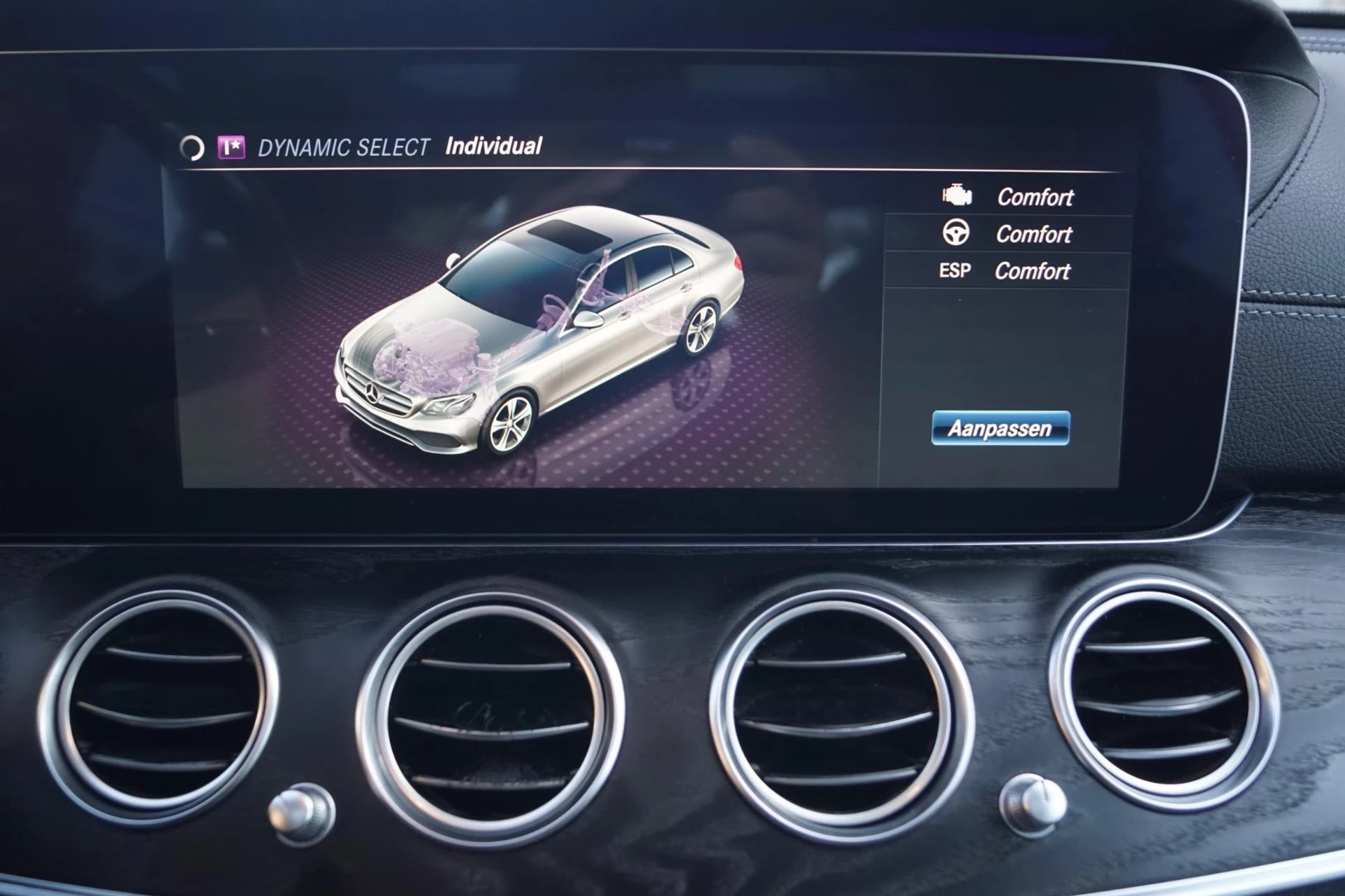Select the engine Comfort setting row
Viewport: 1345px width, 896px height.
[x=1007, y=197]
